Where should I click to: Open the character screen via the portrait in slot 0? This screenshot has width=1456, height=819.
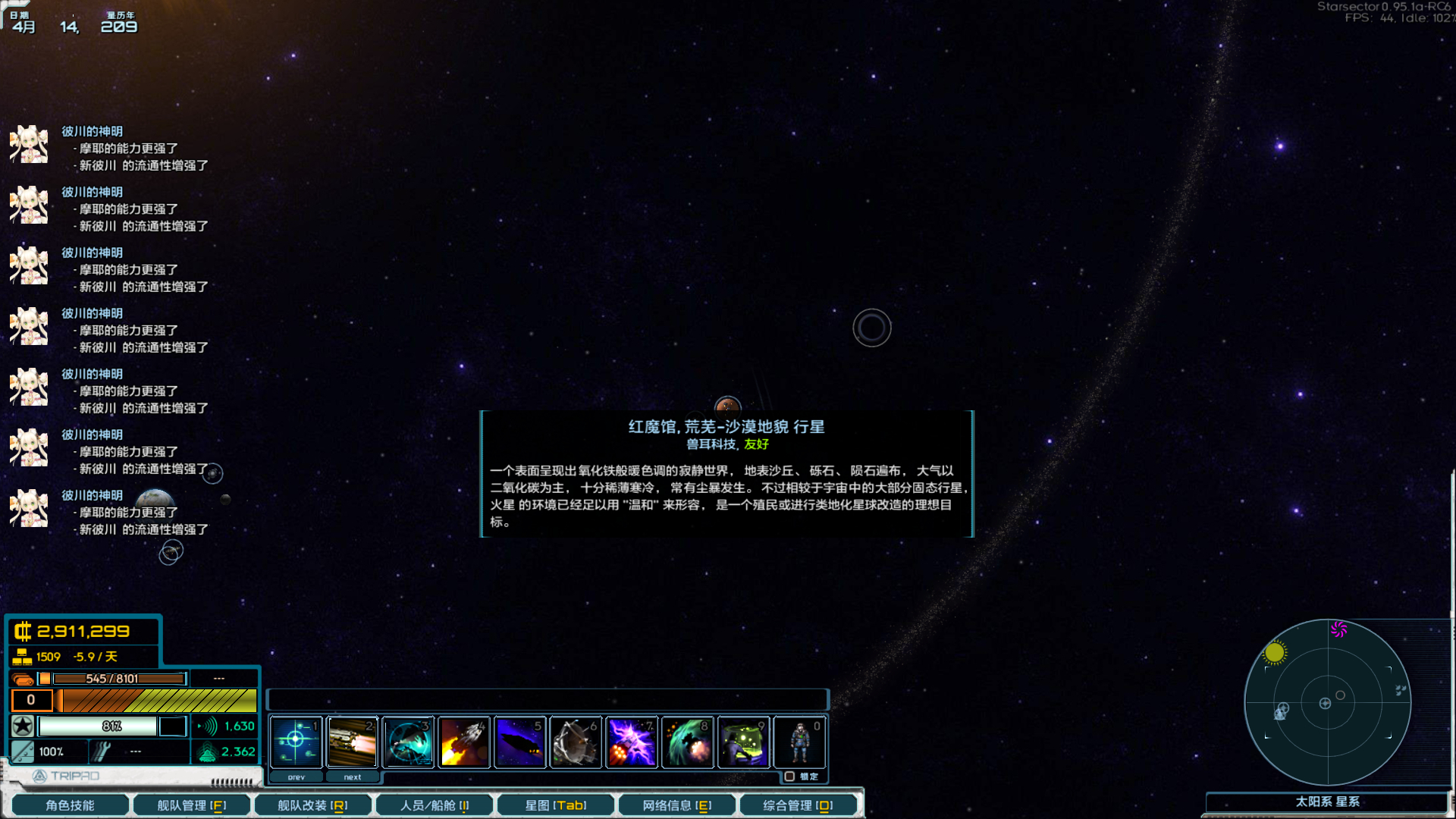(x=799, y=742)
